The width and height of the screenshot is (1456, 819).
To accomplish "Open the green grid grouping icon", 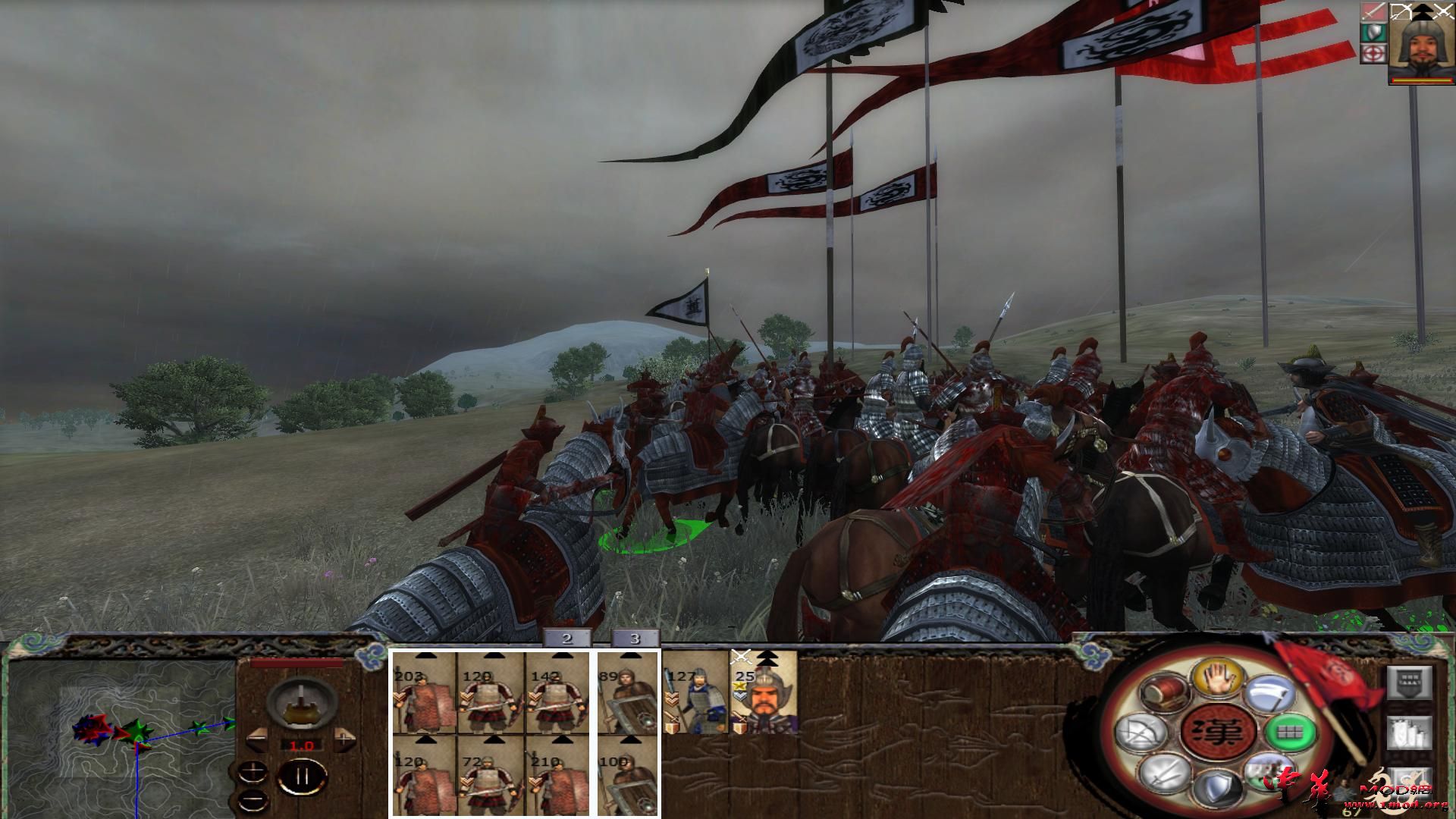I will tap(1288, 733).
